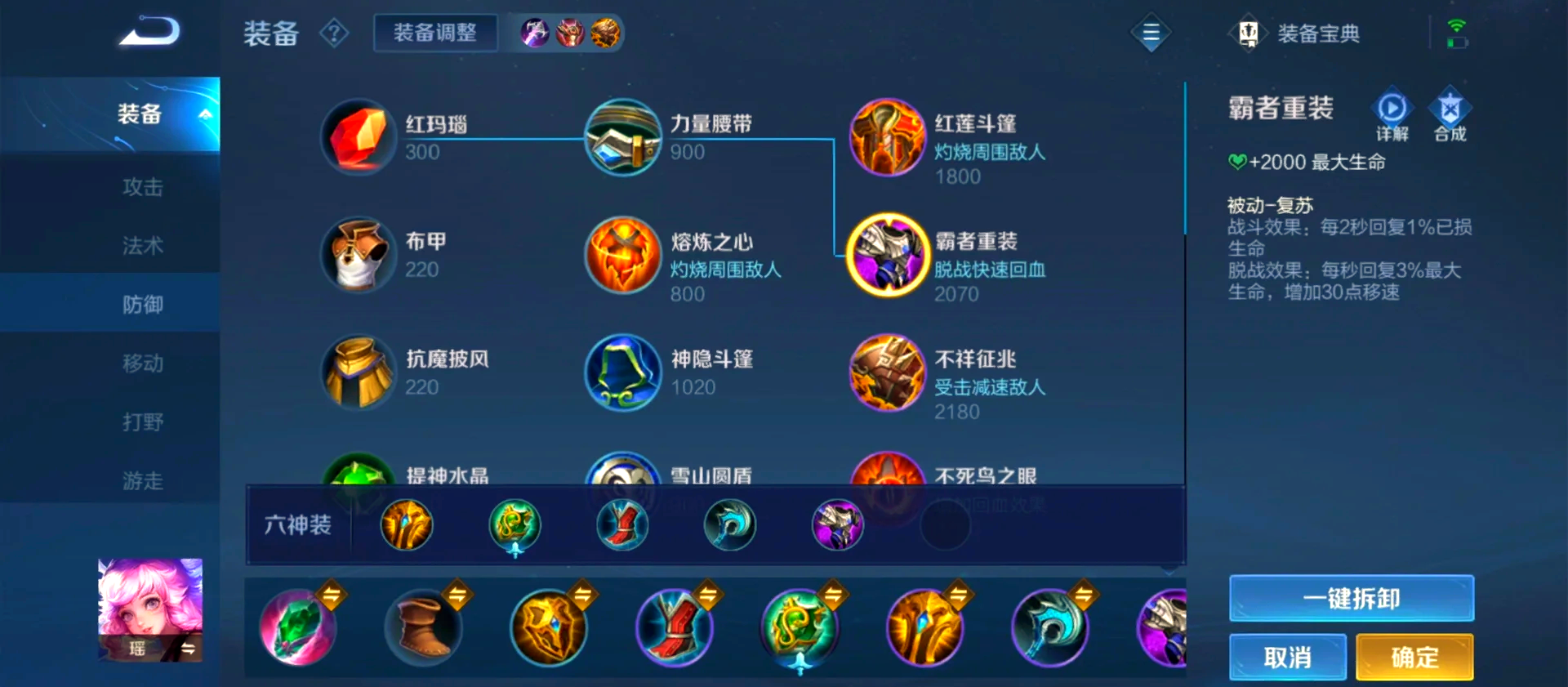Switch to the 法术 category tab

click(142, 244)
